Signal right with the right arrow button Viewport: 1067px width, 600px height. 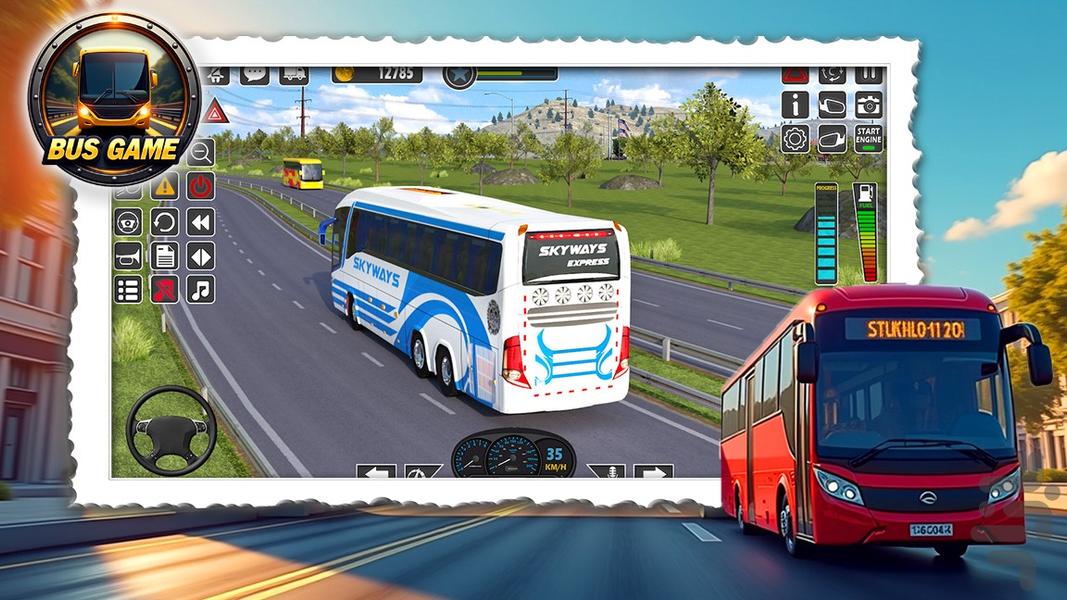click(x=653, y=472)
